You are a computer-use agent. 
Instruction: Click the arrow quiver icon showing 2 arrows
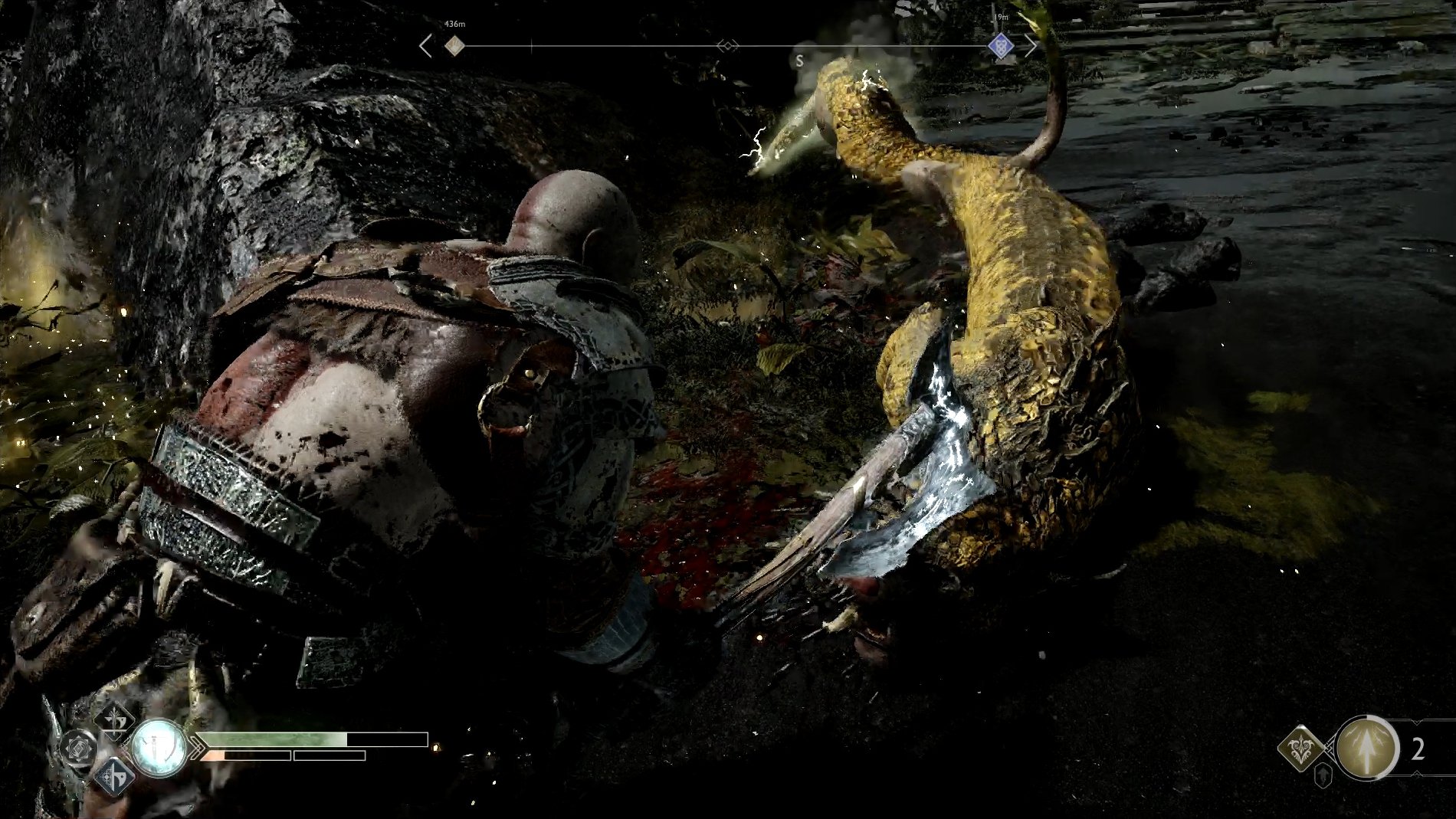pos(1366,749)
